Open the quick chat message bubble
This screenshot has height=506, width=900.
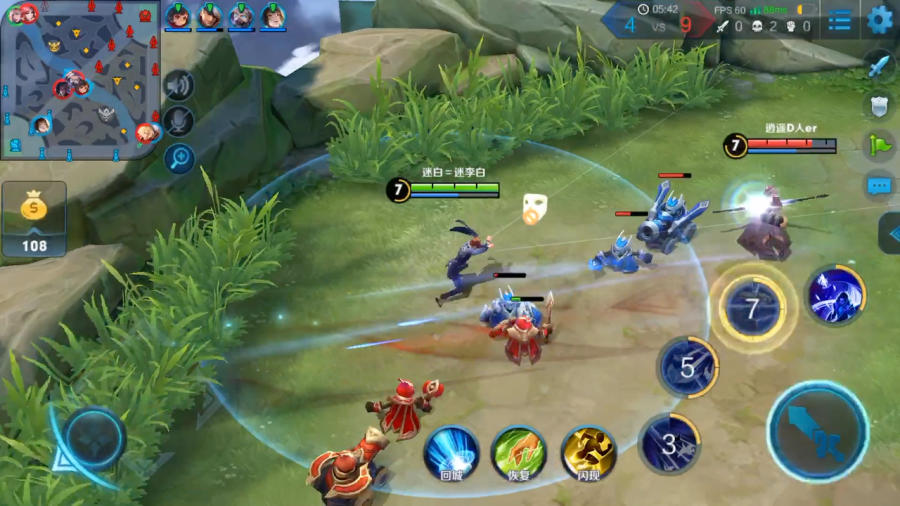tap(879, 185)
